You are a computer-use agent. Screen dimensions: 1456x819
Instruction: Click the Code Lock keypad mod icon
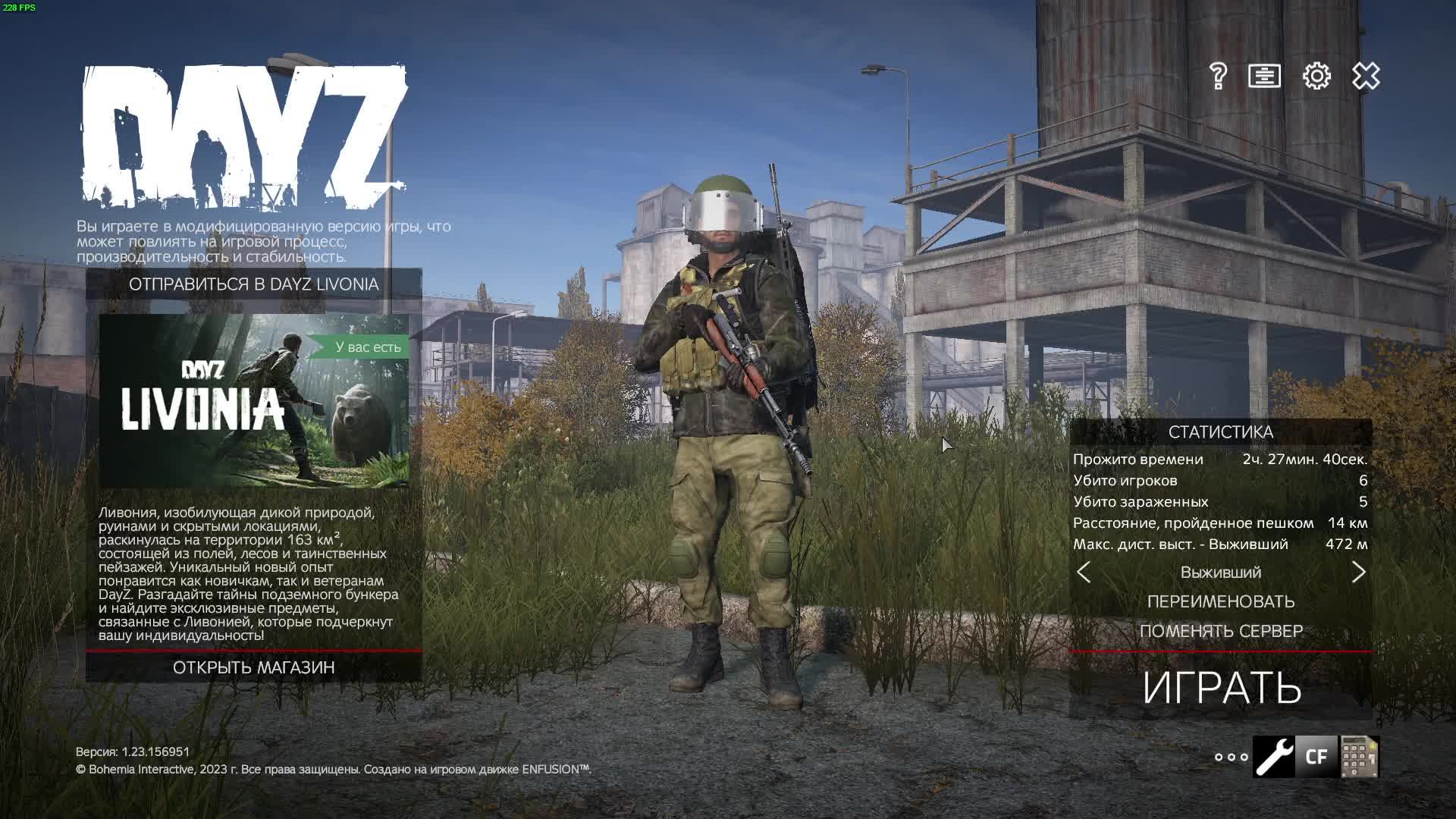click(x=1361, y=756)
